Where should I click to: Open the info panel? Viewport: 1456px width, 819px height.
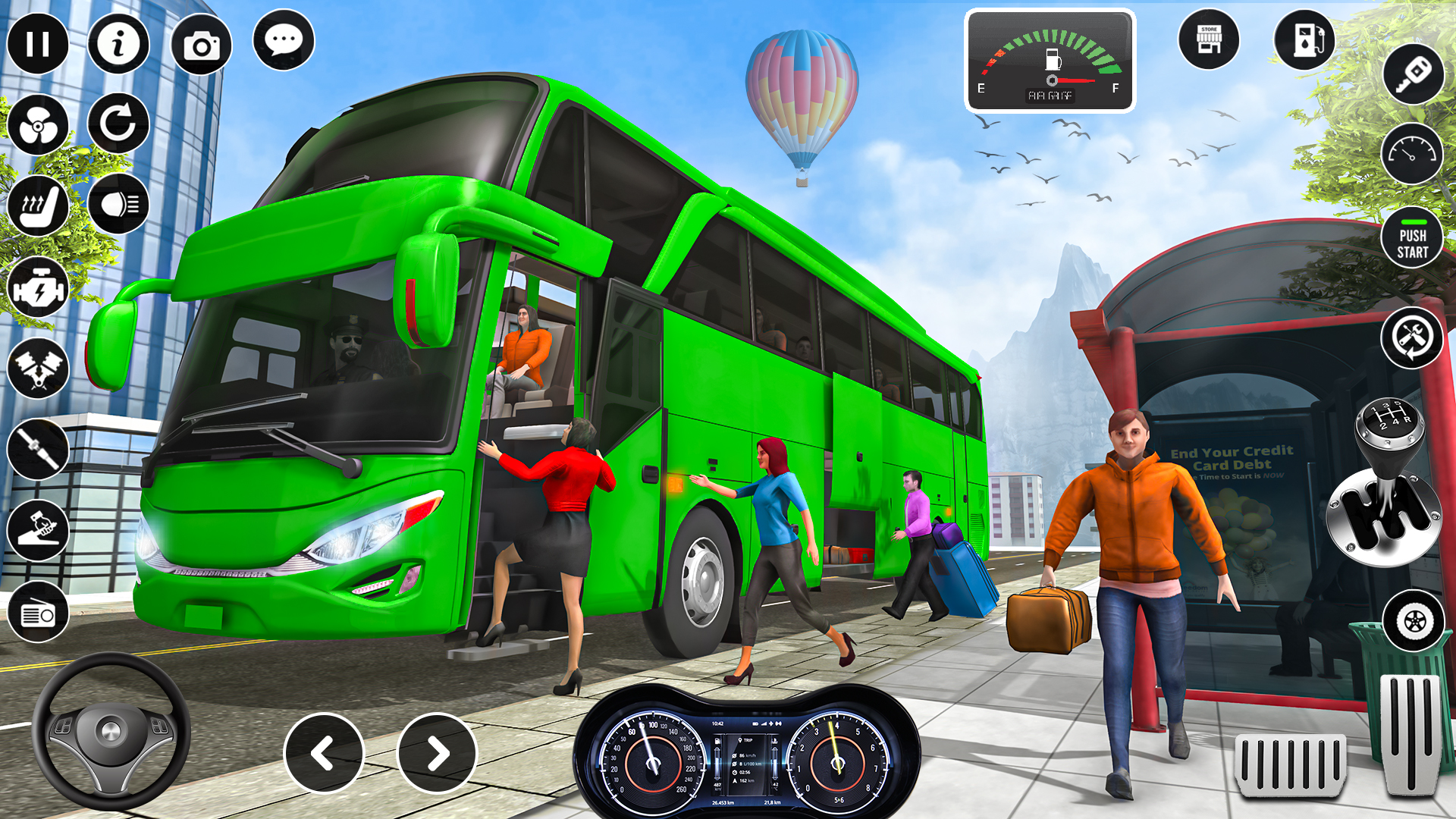pos(118,45)
